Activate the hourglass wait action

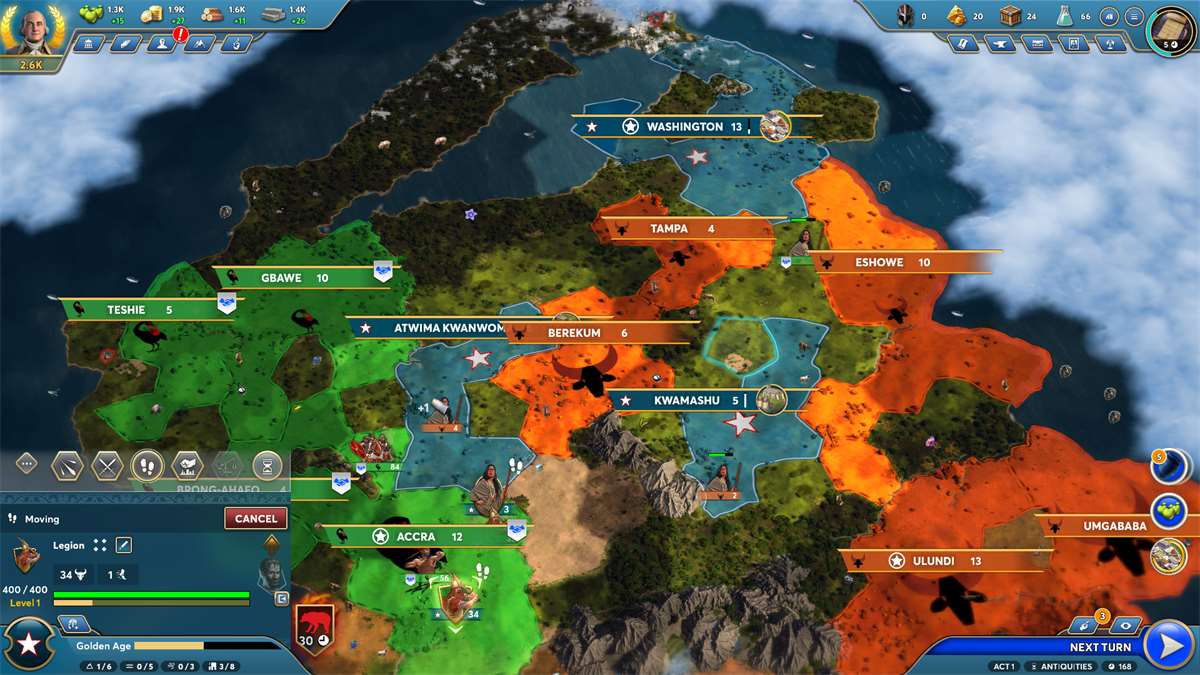267,464
